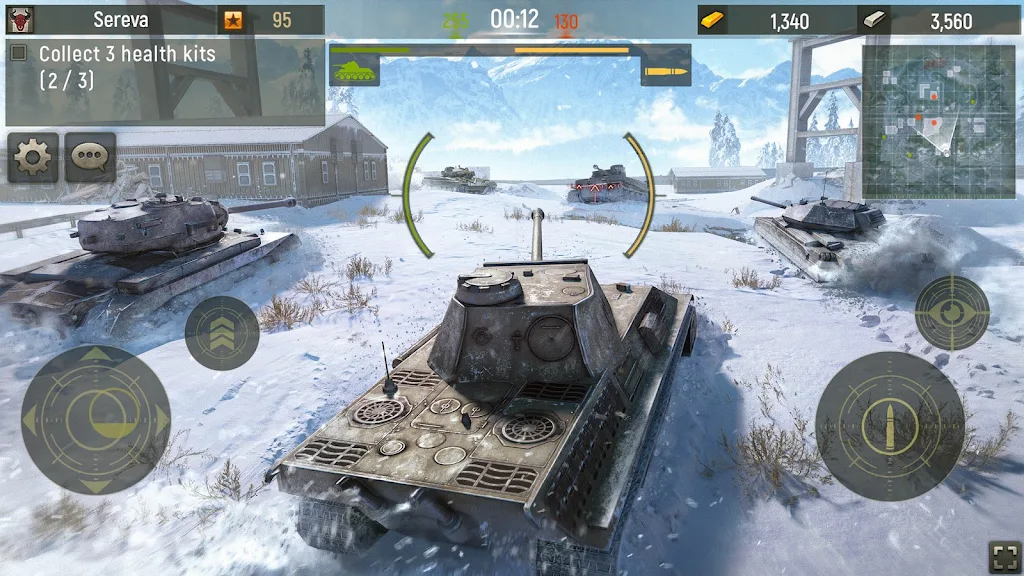Open the gear settings button
The image size is (1024, 576).
33,157
